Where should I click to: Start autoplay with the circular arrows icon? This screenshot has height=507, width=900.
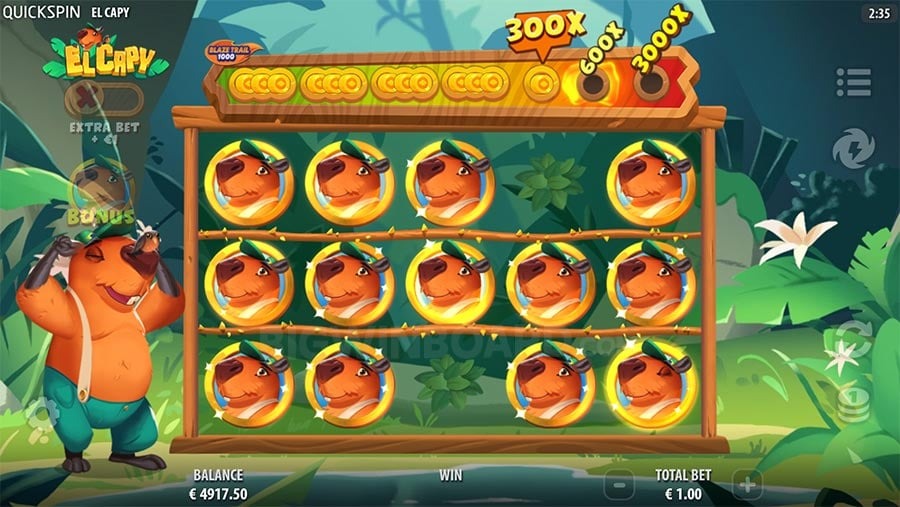[853, 338]
